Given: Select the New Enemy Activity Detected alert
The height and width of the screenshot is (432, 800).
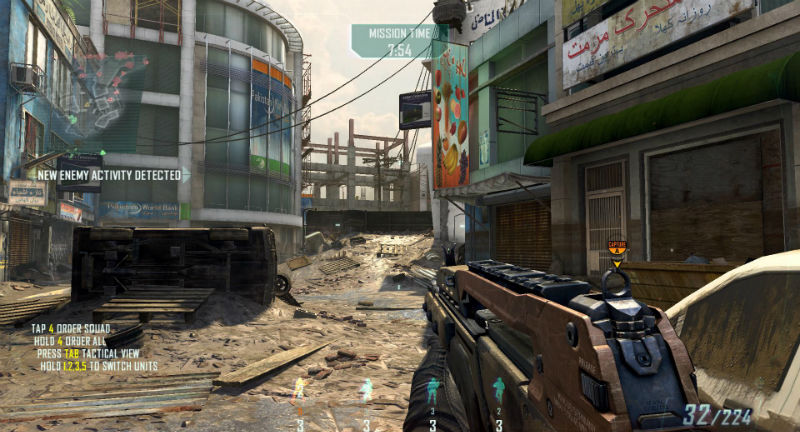Looking at the screenshot, I should pyautogui.click(x=109, y=174).
